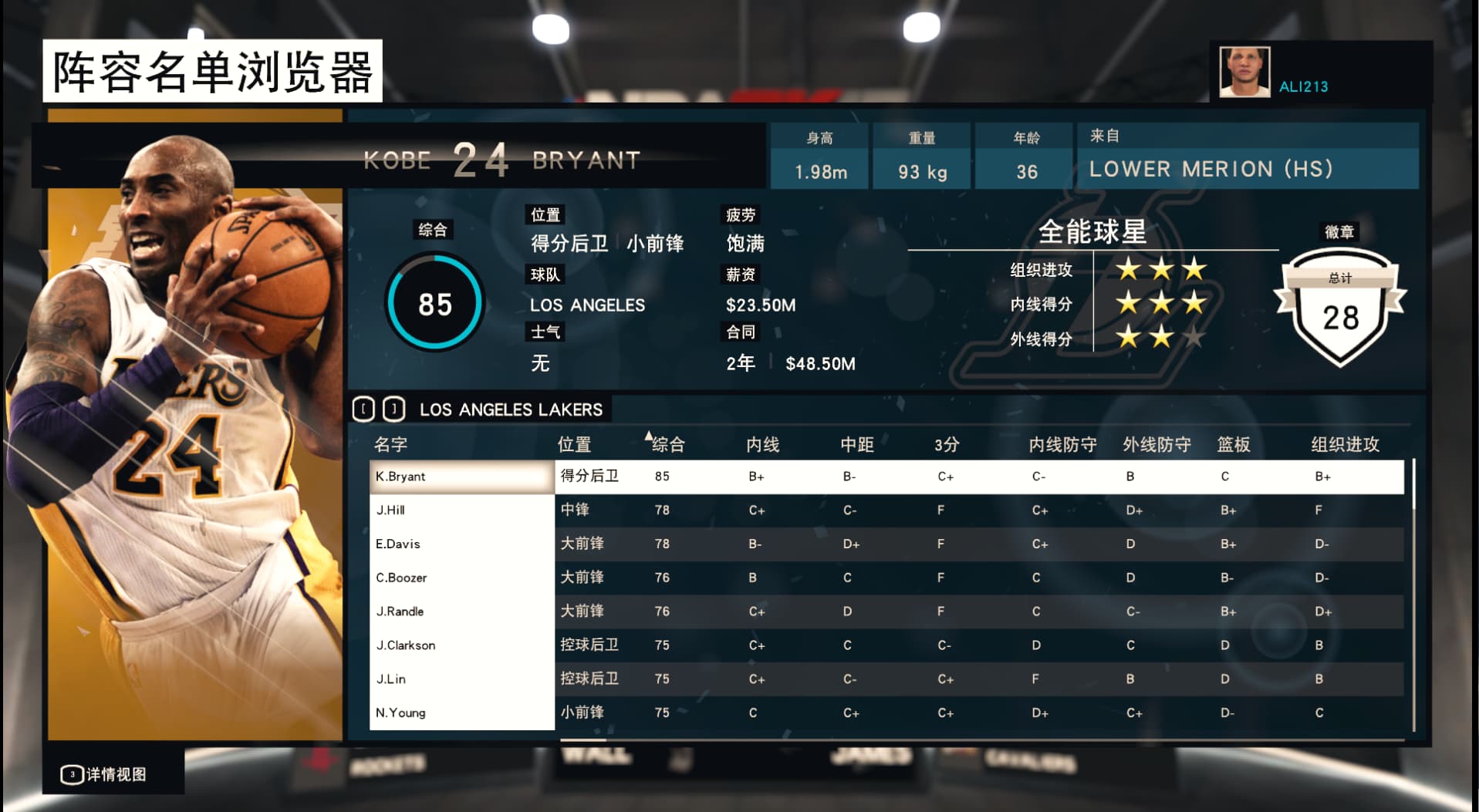Image resolution: width=1479 pixels, height=812 pixels.
Task: Open the ALI213 user profile
Action: (1303, 86)
